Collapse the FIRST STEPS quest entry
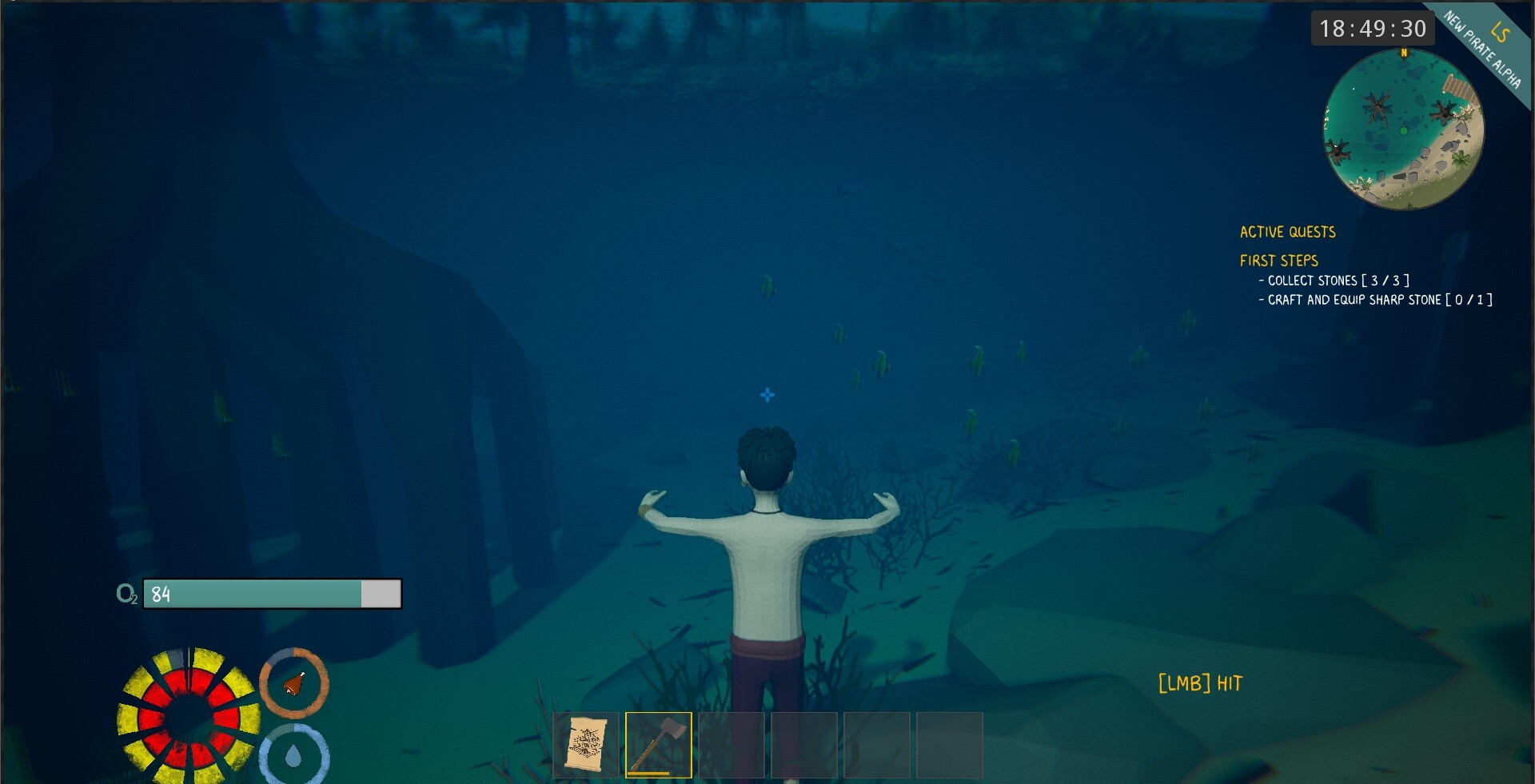Viewport: 1535px width, 784px height. (1278, 261)
